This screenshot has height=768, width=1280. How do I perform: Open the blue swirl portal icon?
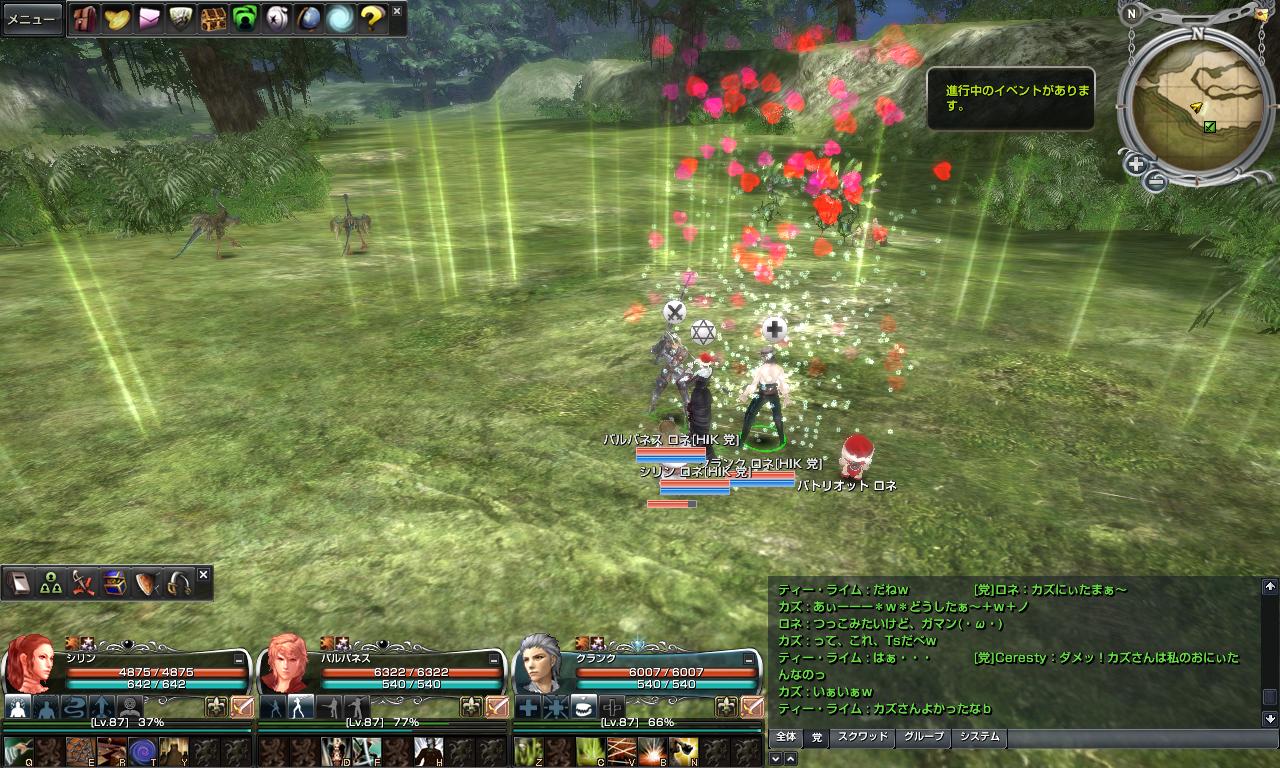[340, 19]
